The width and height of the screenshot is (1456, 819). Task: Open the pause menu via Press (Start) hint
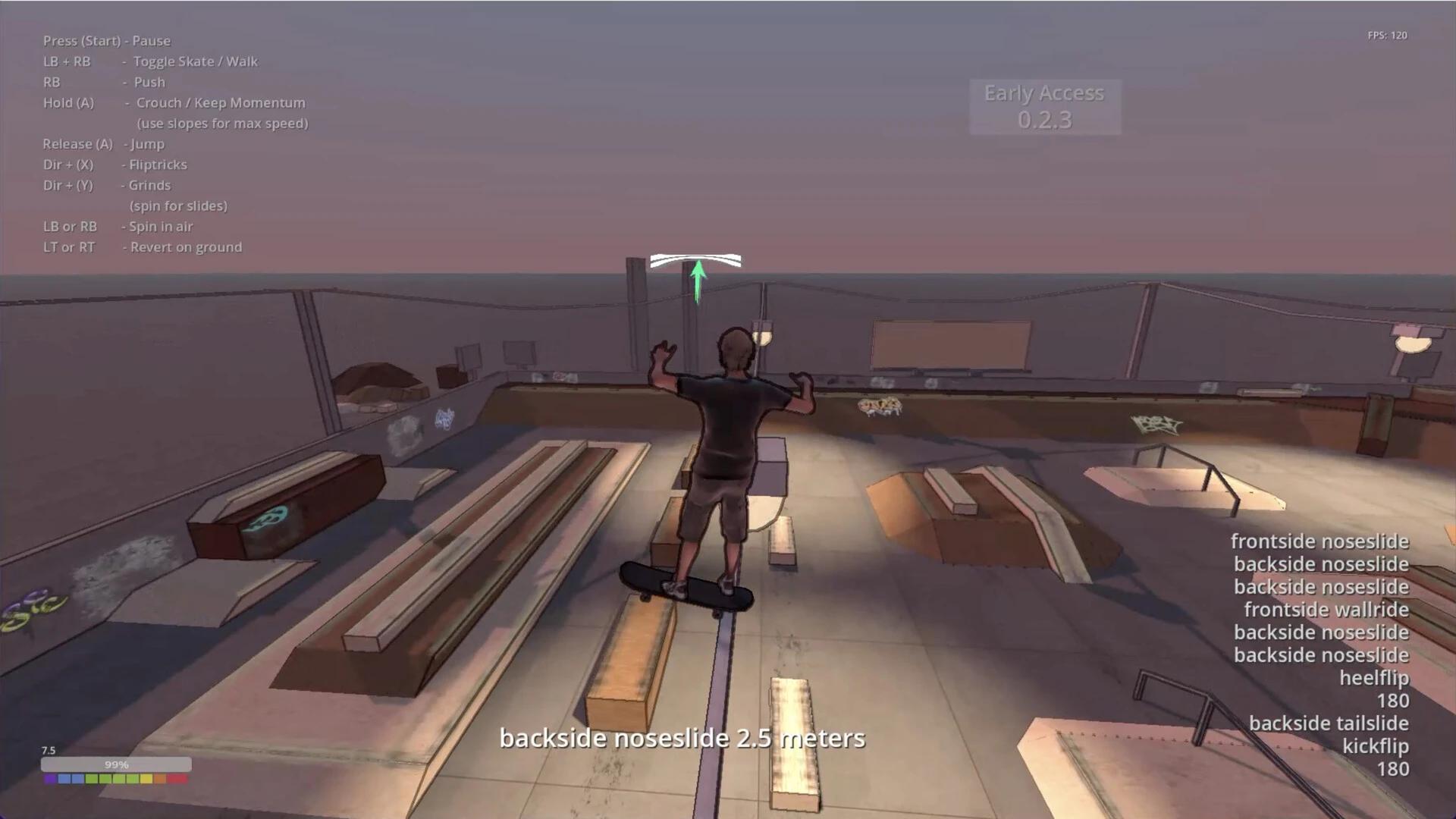point(107,41)
